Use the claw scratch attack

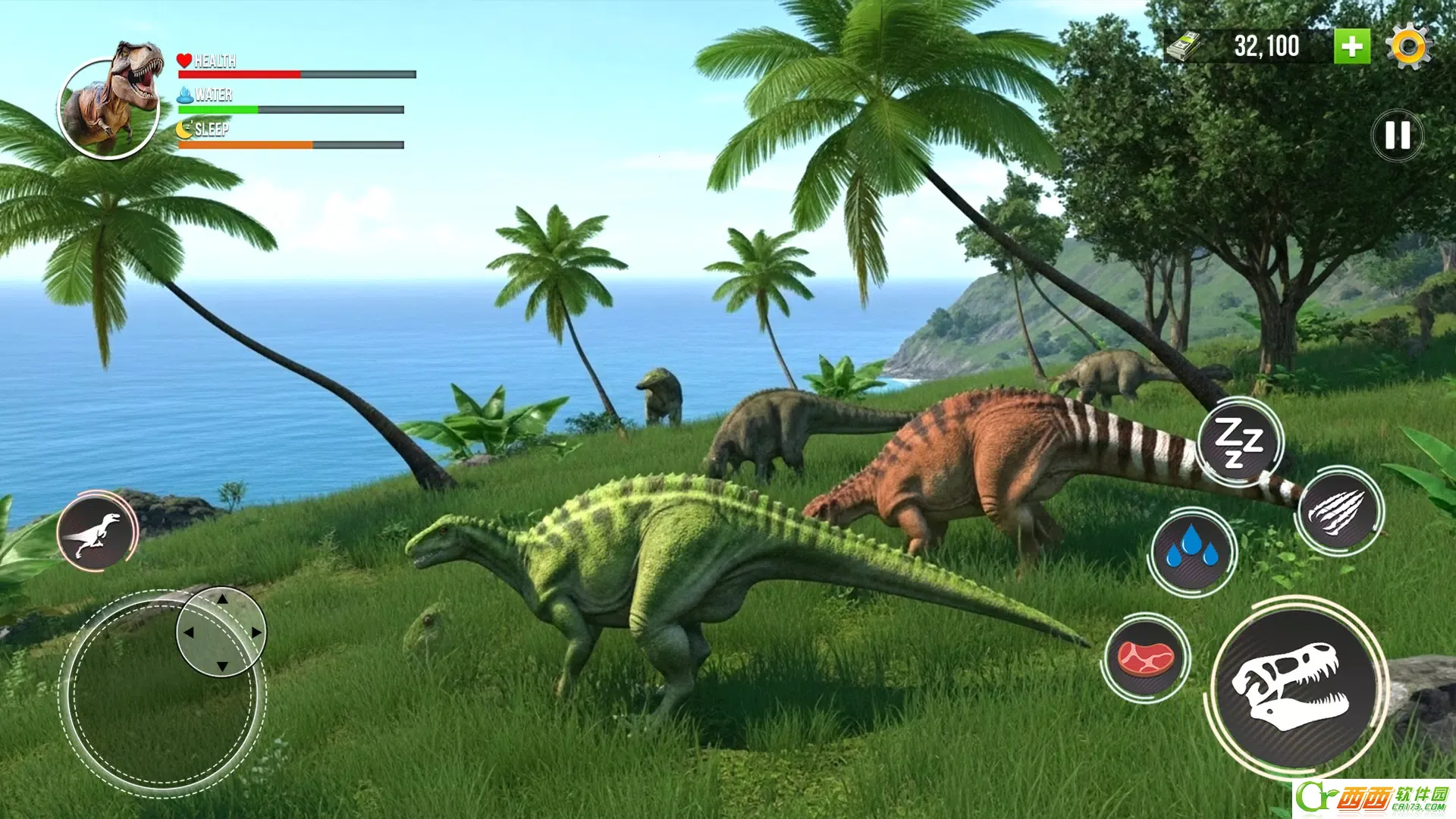point(1338,510)
